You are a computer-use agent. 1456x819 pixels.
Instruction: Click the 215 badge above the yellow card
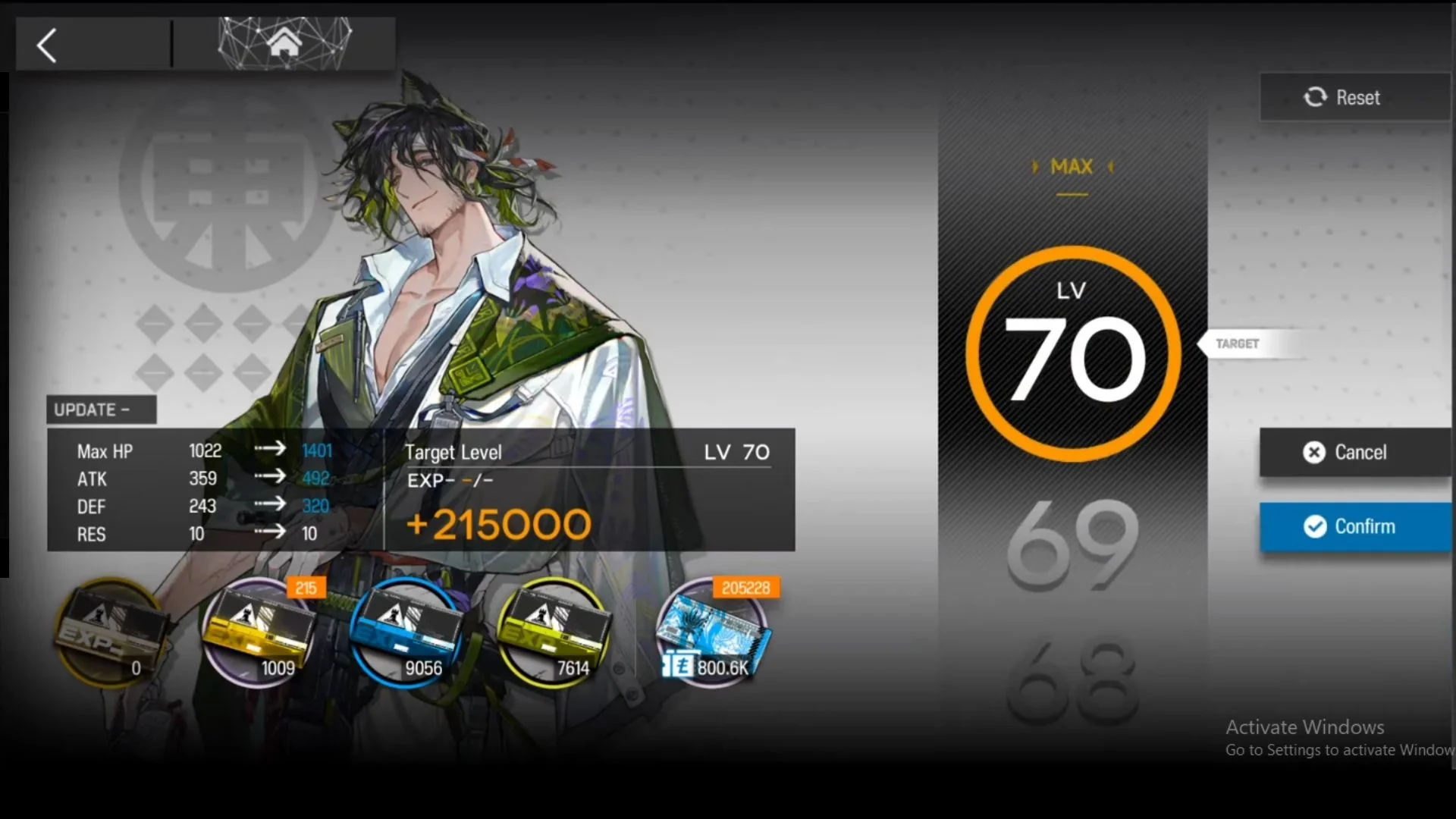pyautogui.click(x=306, y=588)
